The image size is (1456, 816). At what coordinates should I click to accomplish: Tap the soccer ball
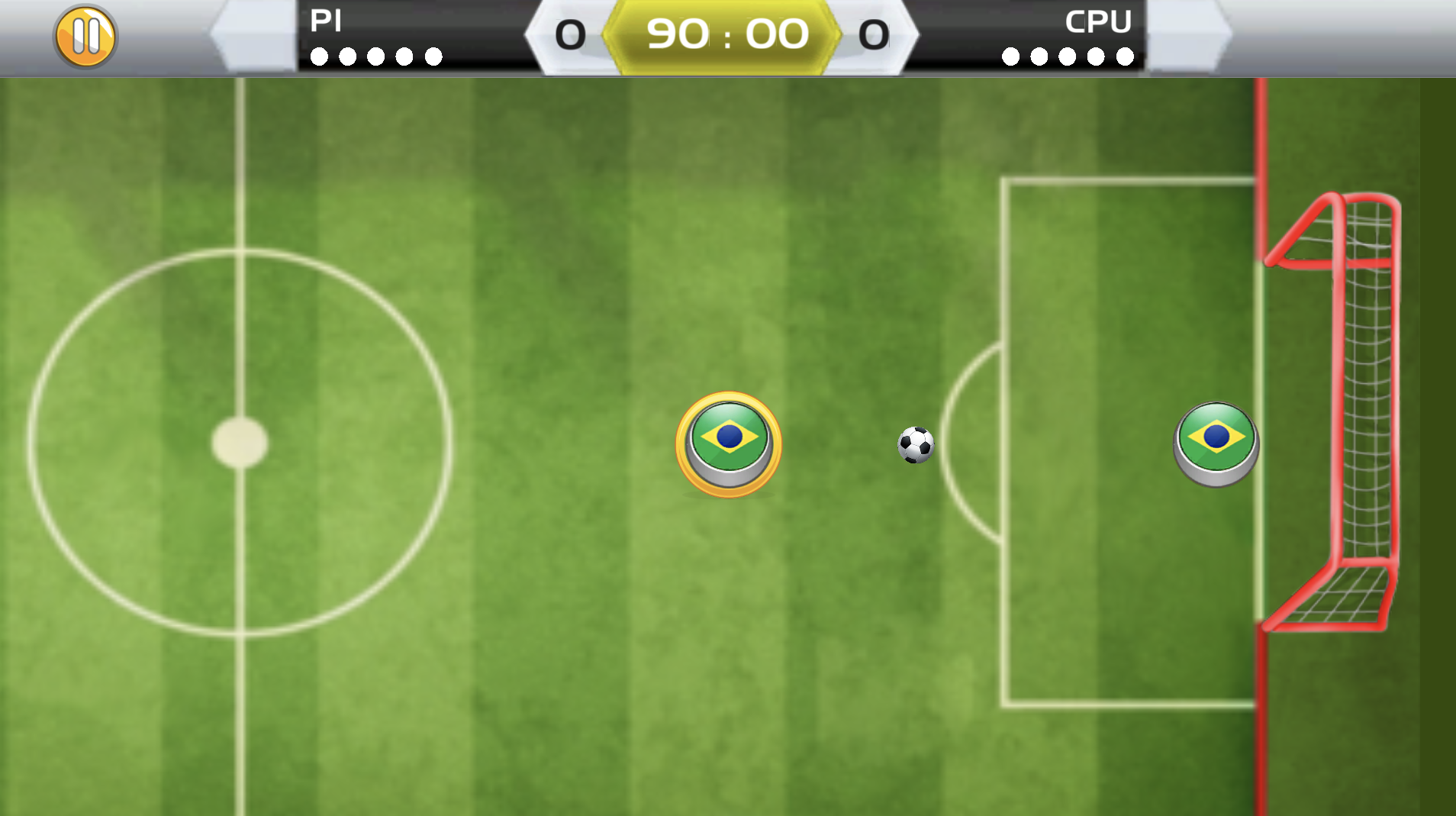(x=916, y=445)
